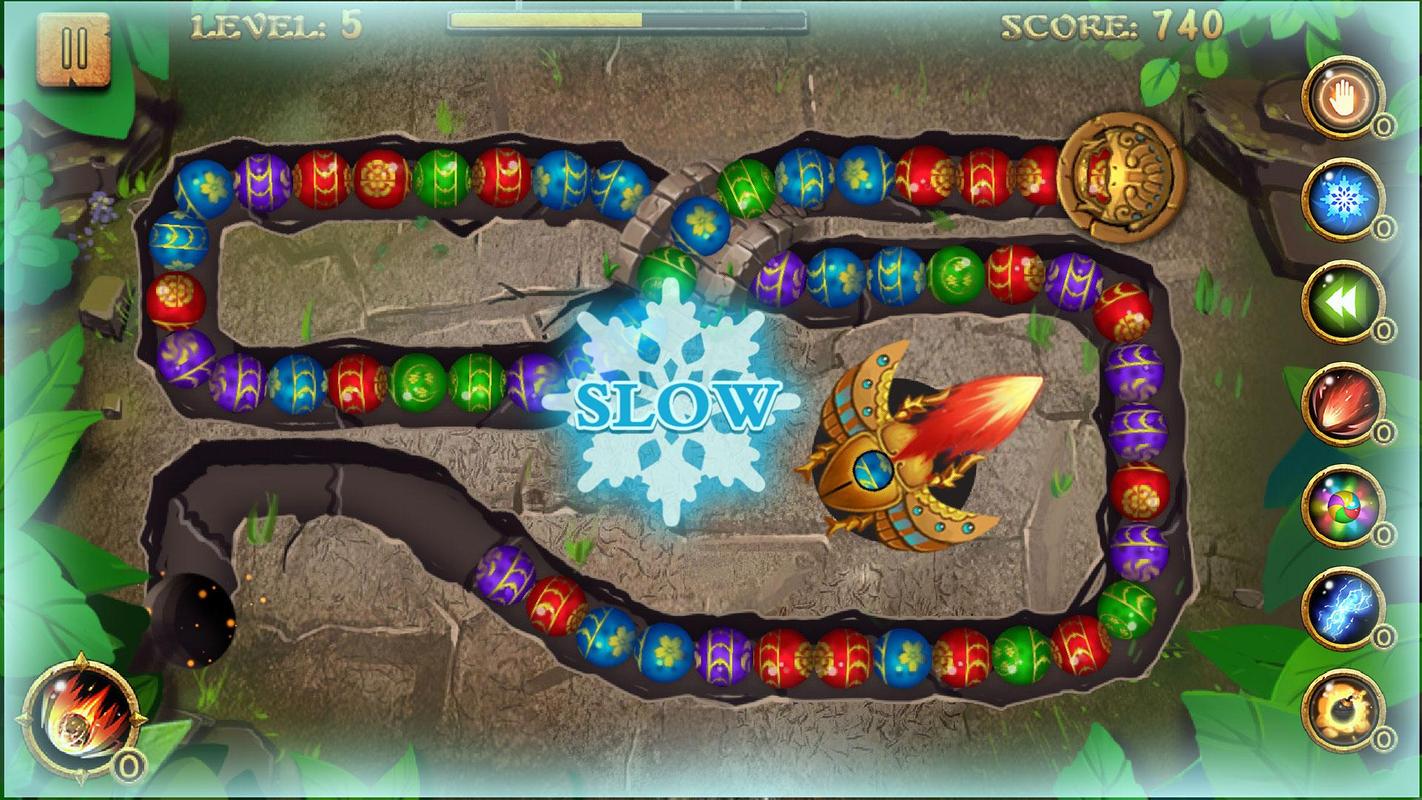Activate the hand stop power-up
The image size is (1422, 800).
1343,96
